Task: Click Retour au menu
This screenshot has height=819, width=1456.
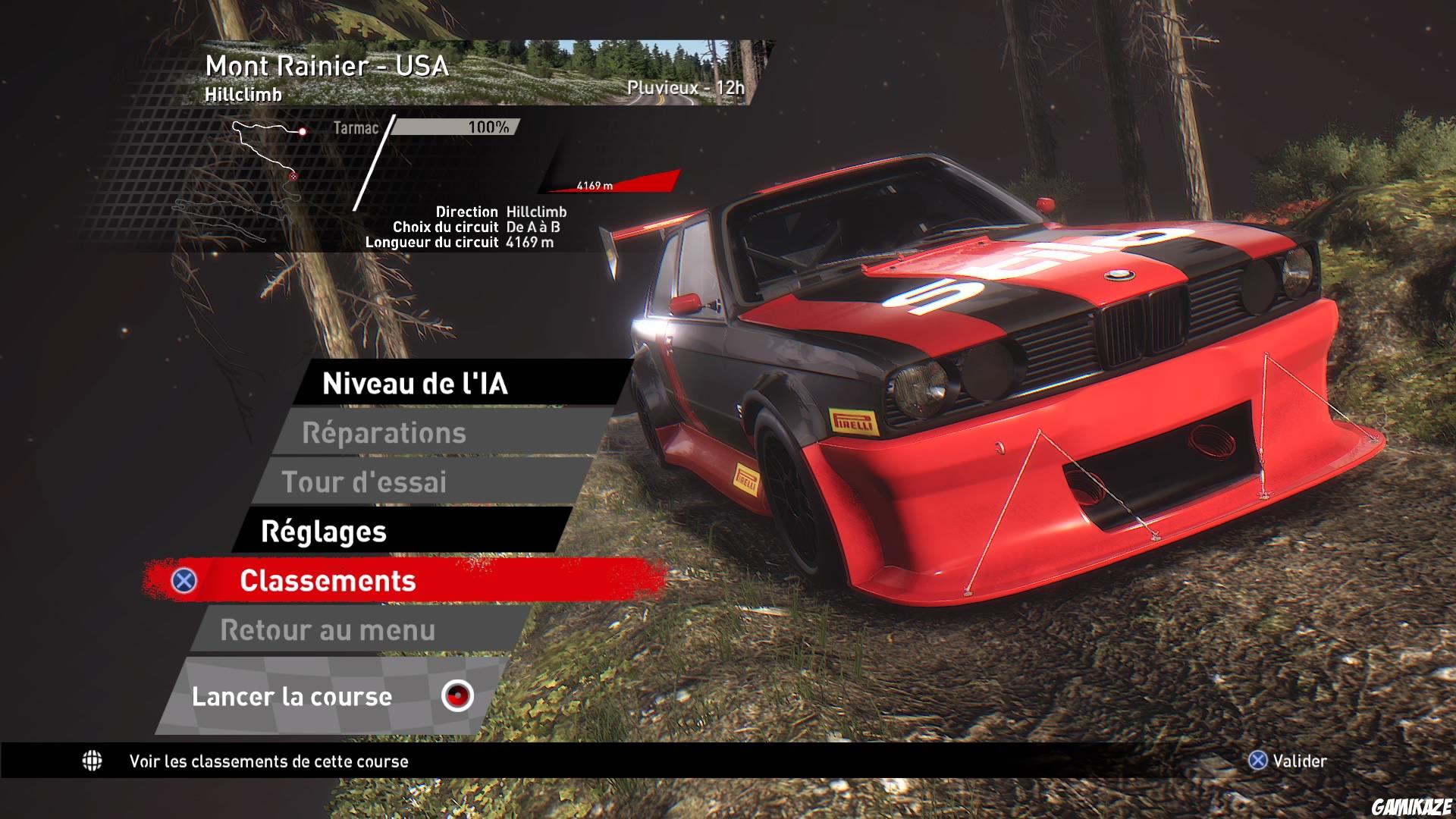Action: [x=326, y=629]
